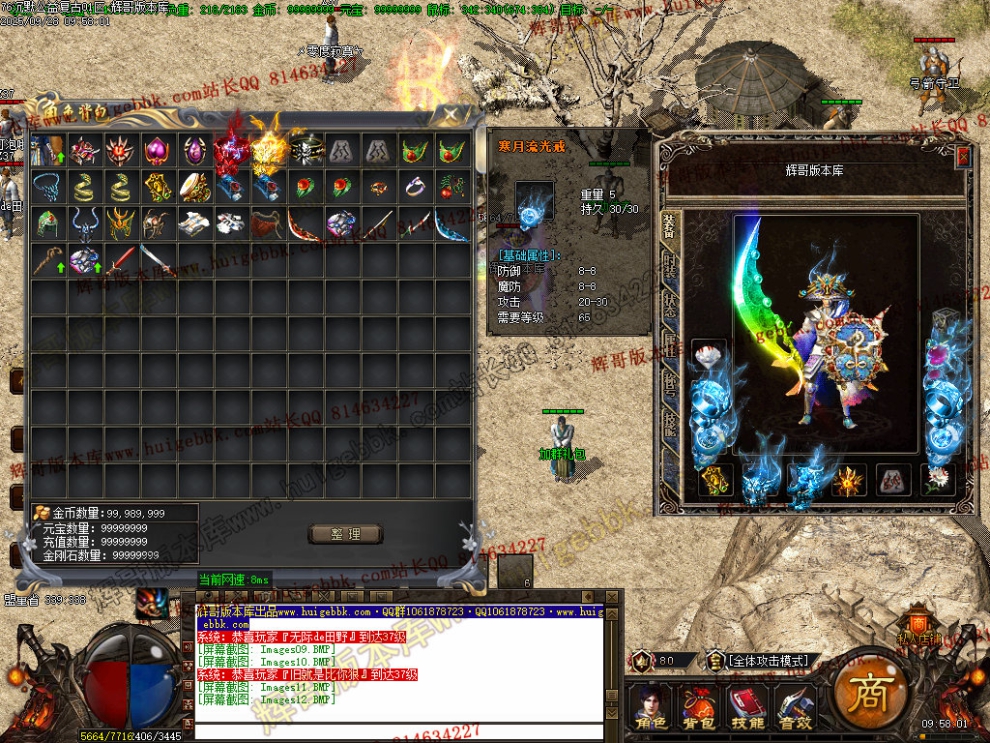Toggle the 背包 bag button
Image resolution: width=990 pixels, height=743 pixels.
coord(698,705)
